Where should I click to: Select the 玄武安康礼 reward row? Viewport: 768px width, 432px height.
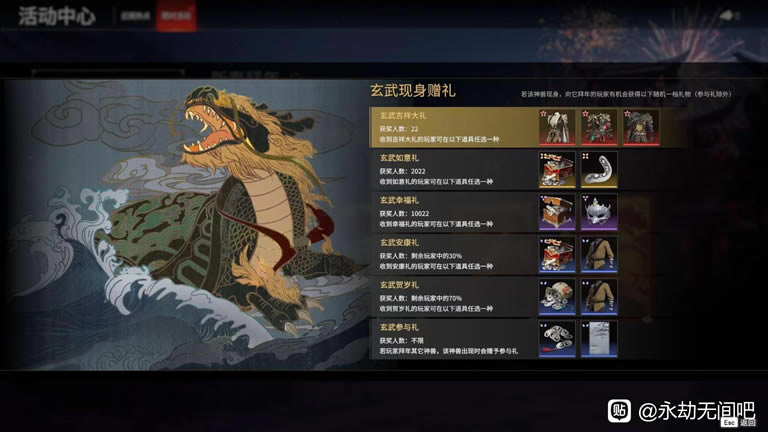450,254
